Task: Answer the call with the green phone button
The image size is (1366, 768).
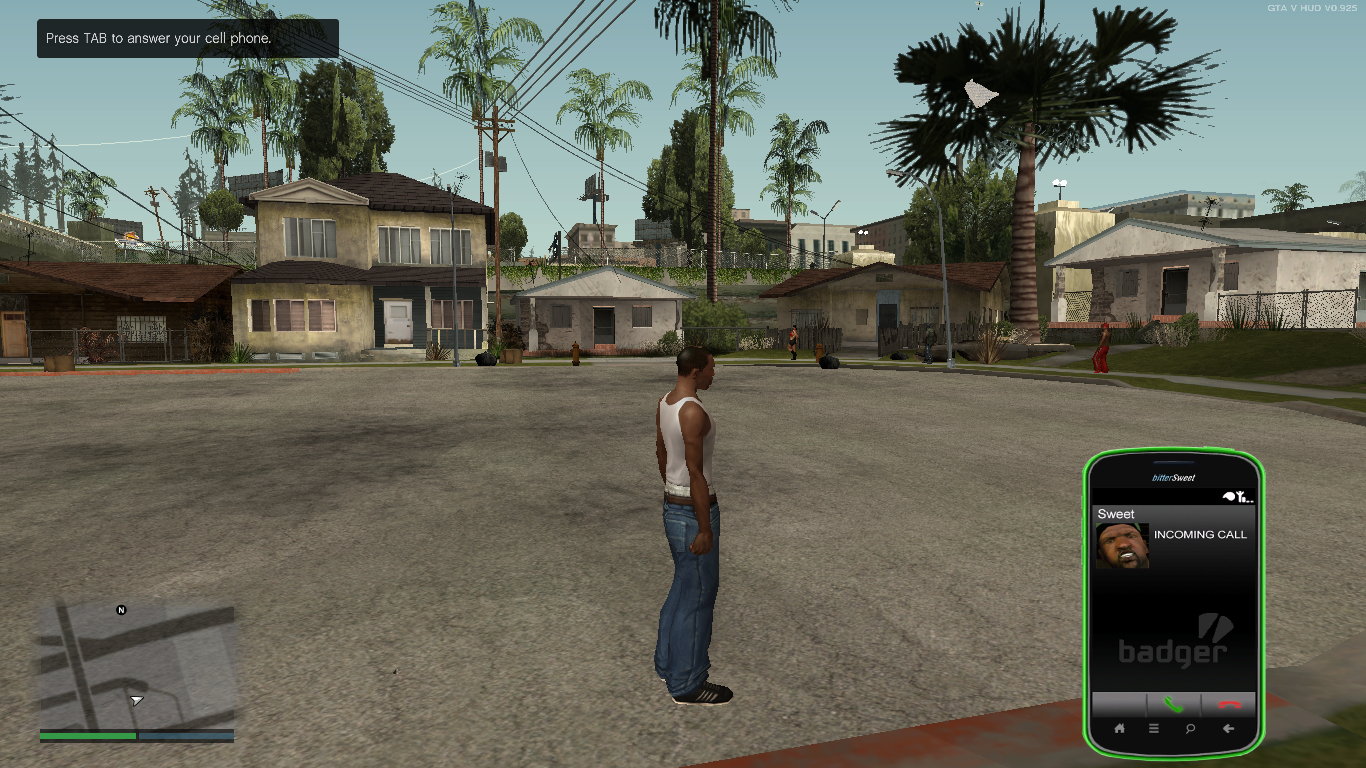Action: click(1173, 705)
